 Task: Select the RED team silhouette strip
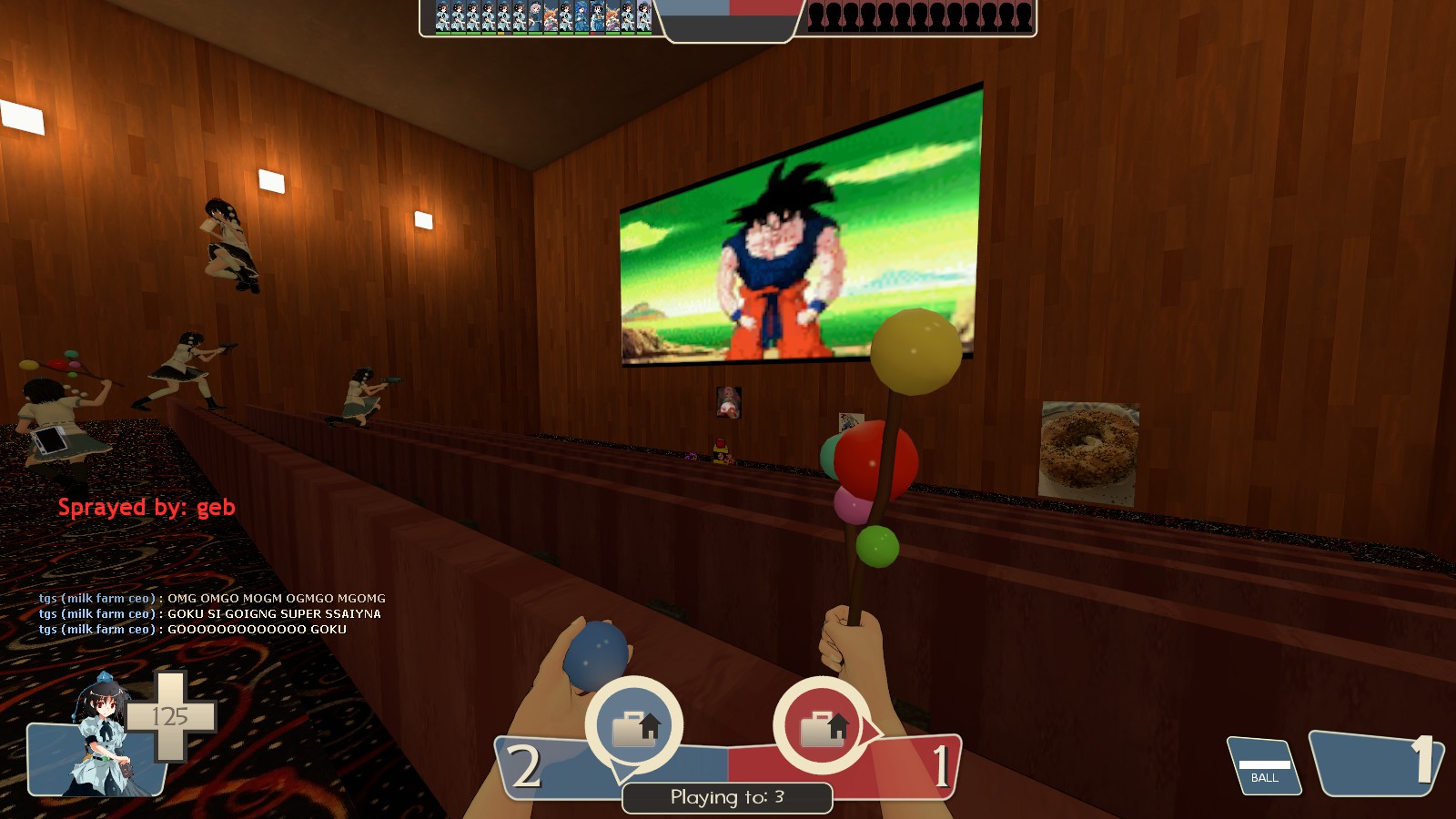pos(919,17)
